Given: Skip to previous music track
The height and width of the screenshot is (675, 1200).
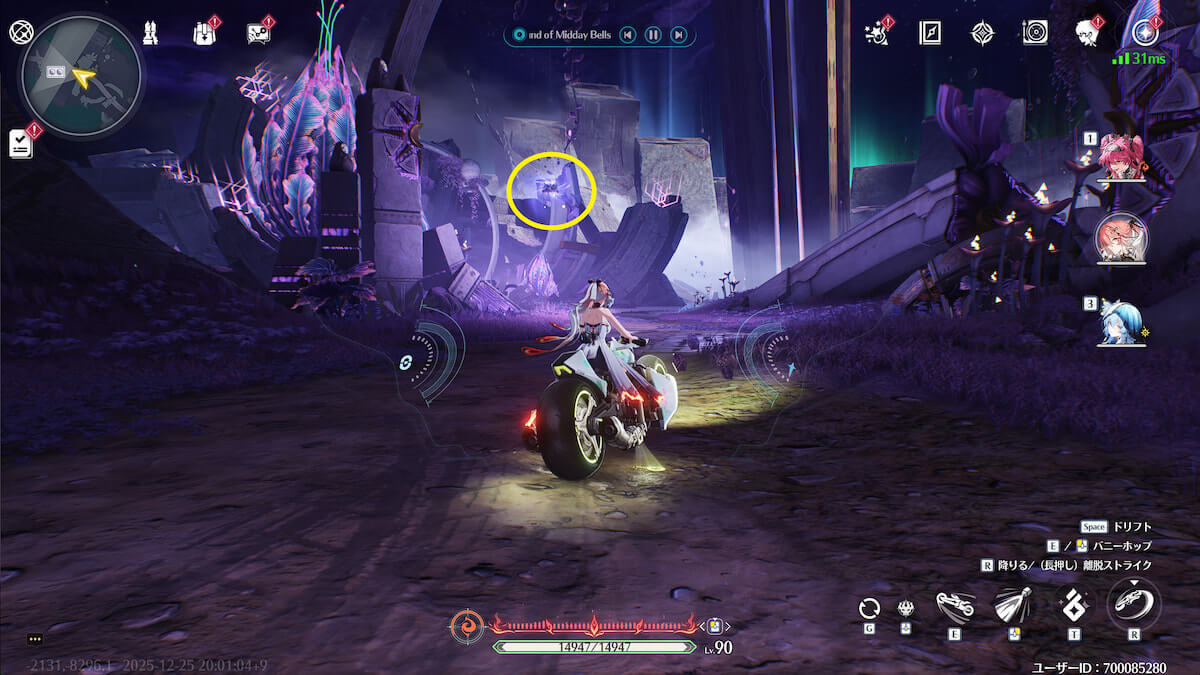Looking at the screenshot, I should 627,35.
